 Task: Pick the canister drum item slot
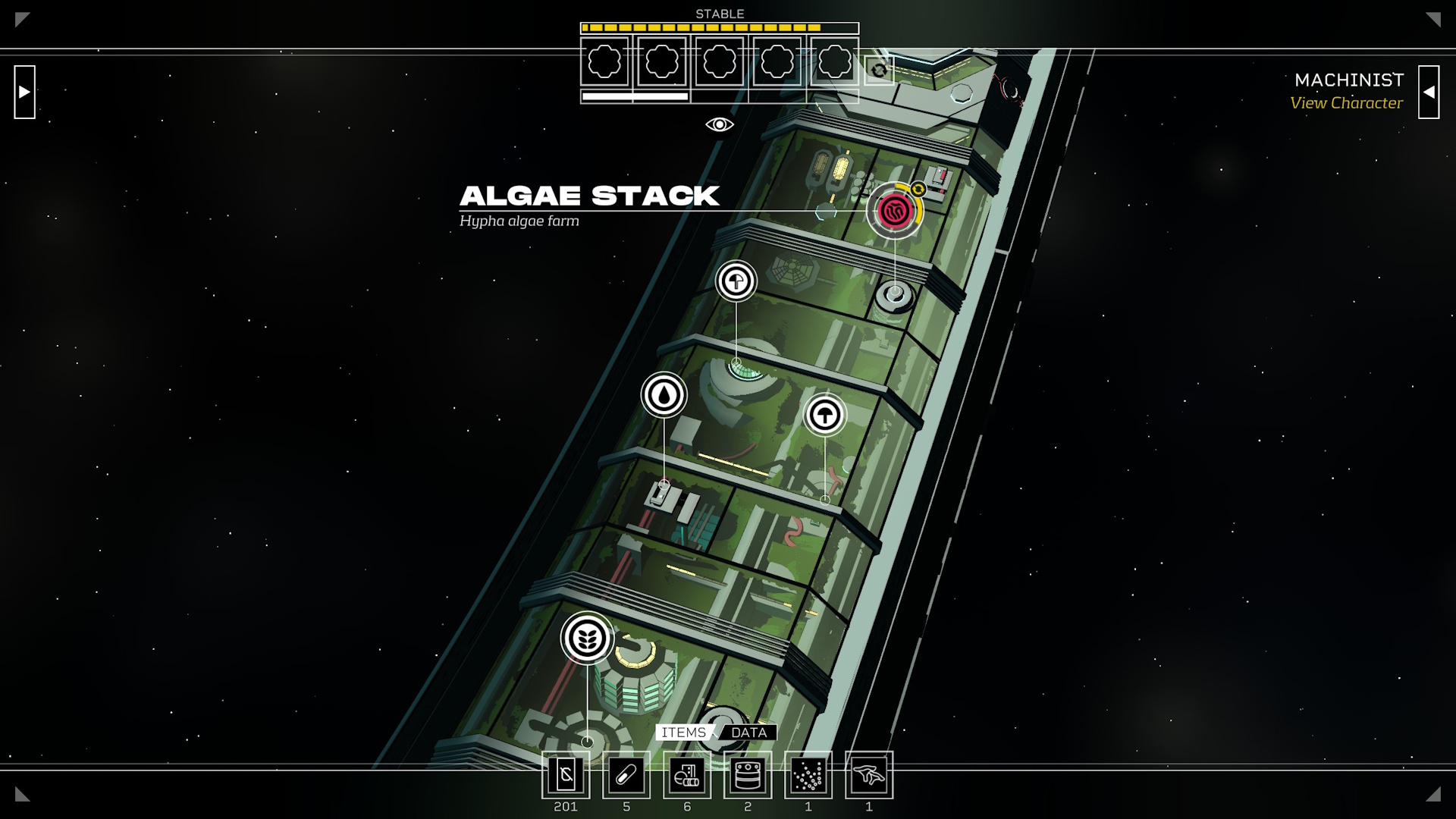click(748, 775)
